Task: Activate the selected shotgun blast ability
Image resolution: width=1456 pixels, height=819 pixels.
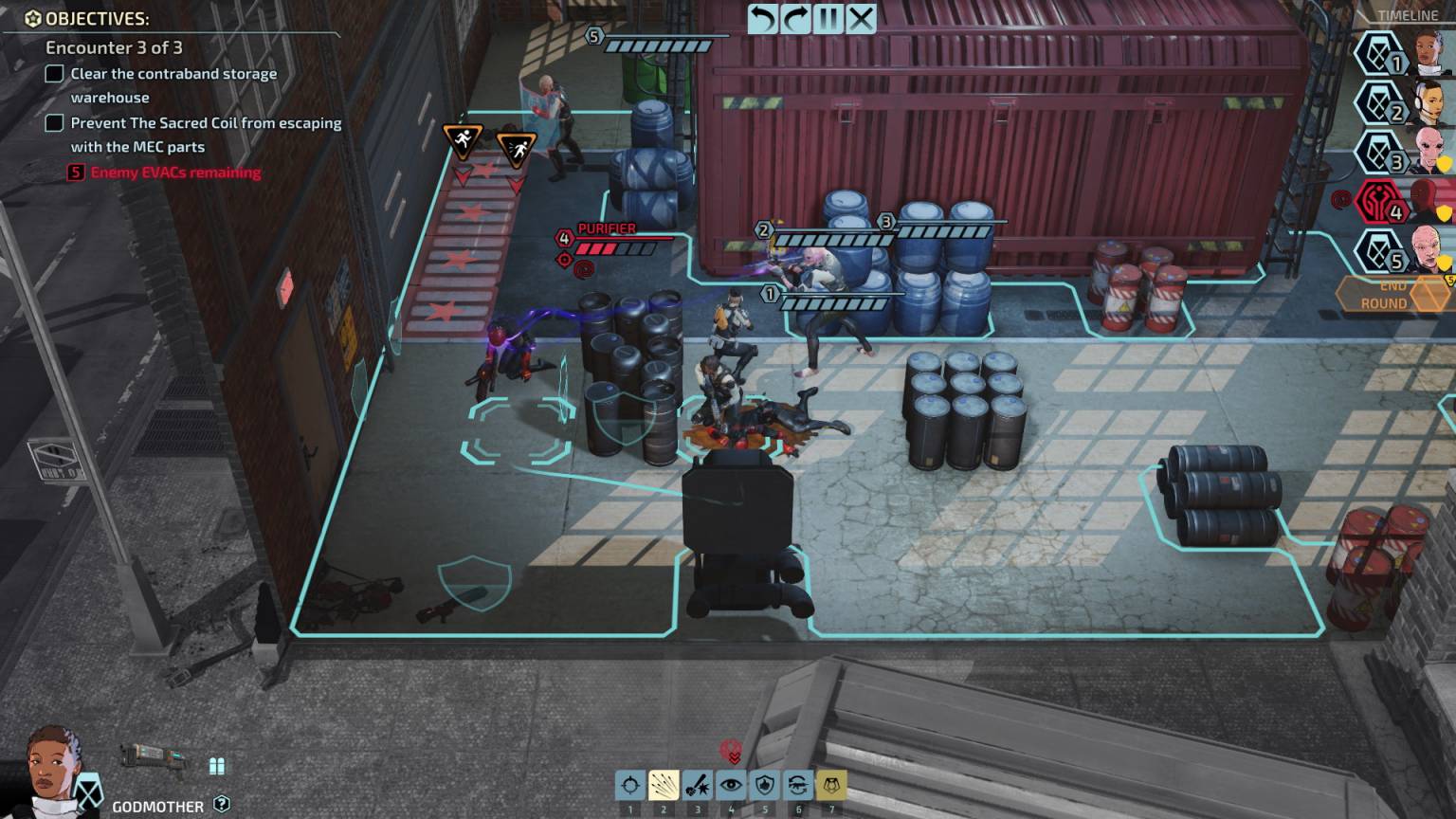Action: click(x=664, y=785)
